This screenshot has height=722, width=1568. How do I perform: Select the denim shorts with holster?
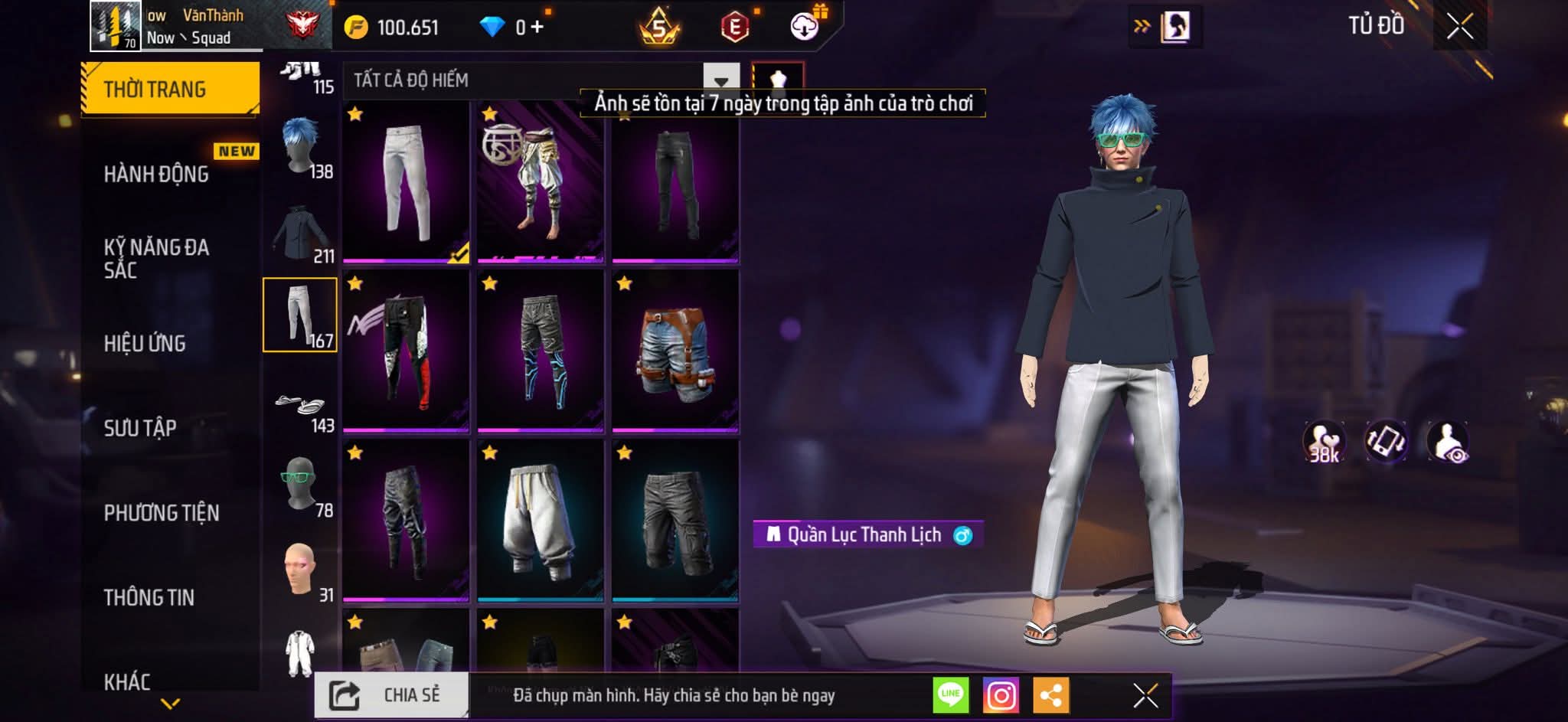click(675, 351)
